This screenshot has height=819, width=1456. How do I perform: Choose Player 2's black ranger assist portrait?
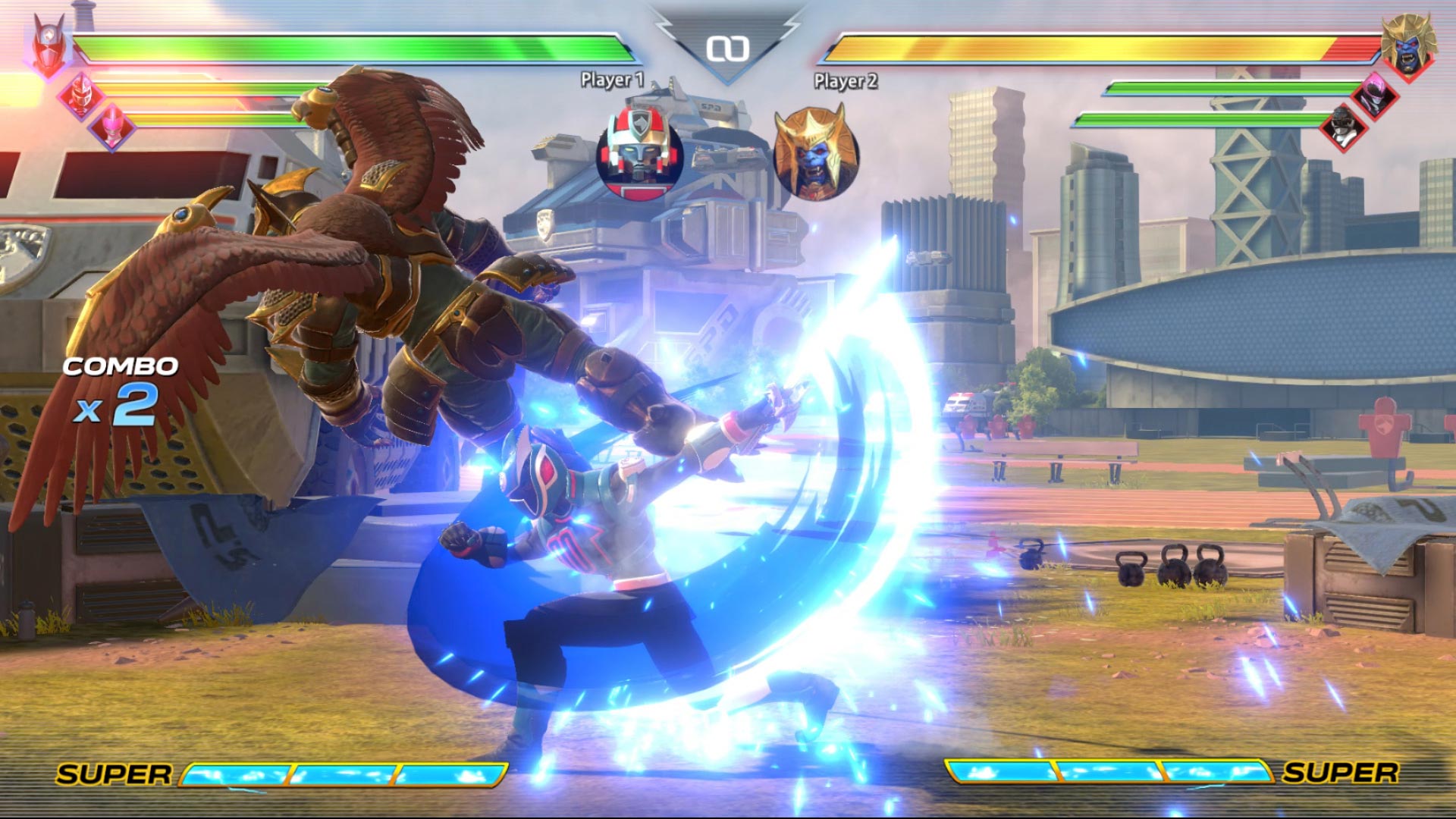click(1343, 126)
